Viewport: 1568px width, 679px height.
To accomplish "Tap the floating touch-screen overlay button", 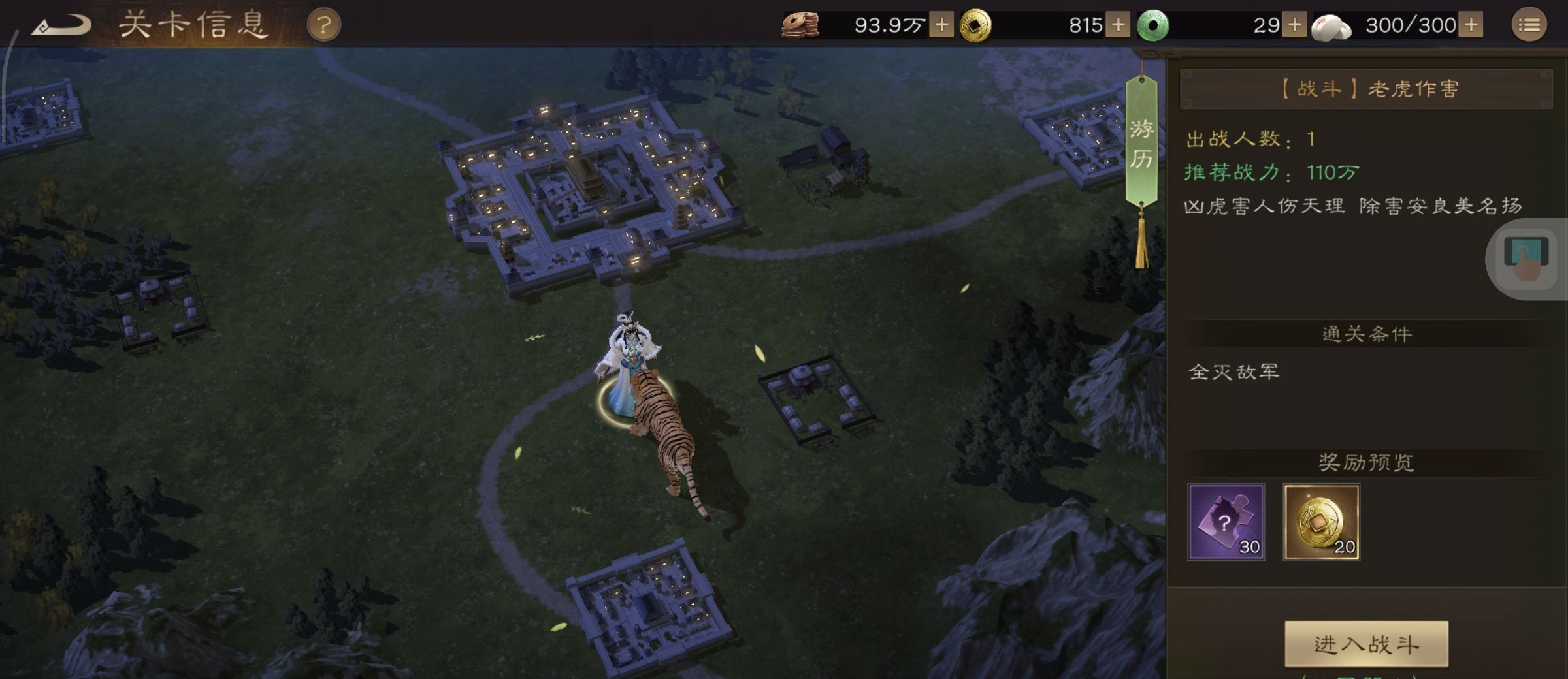I will coord(1526,258).
